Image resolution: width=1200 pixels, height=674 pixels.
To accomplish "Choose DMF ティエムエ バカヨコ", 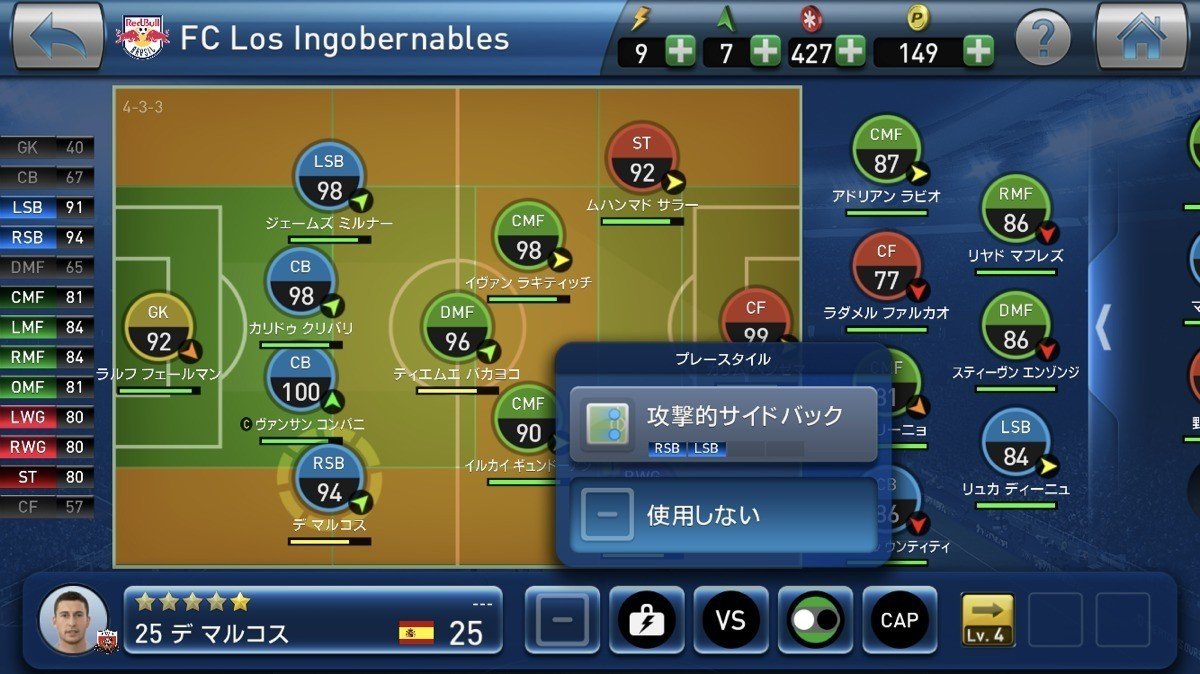I will coord(457,329).
